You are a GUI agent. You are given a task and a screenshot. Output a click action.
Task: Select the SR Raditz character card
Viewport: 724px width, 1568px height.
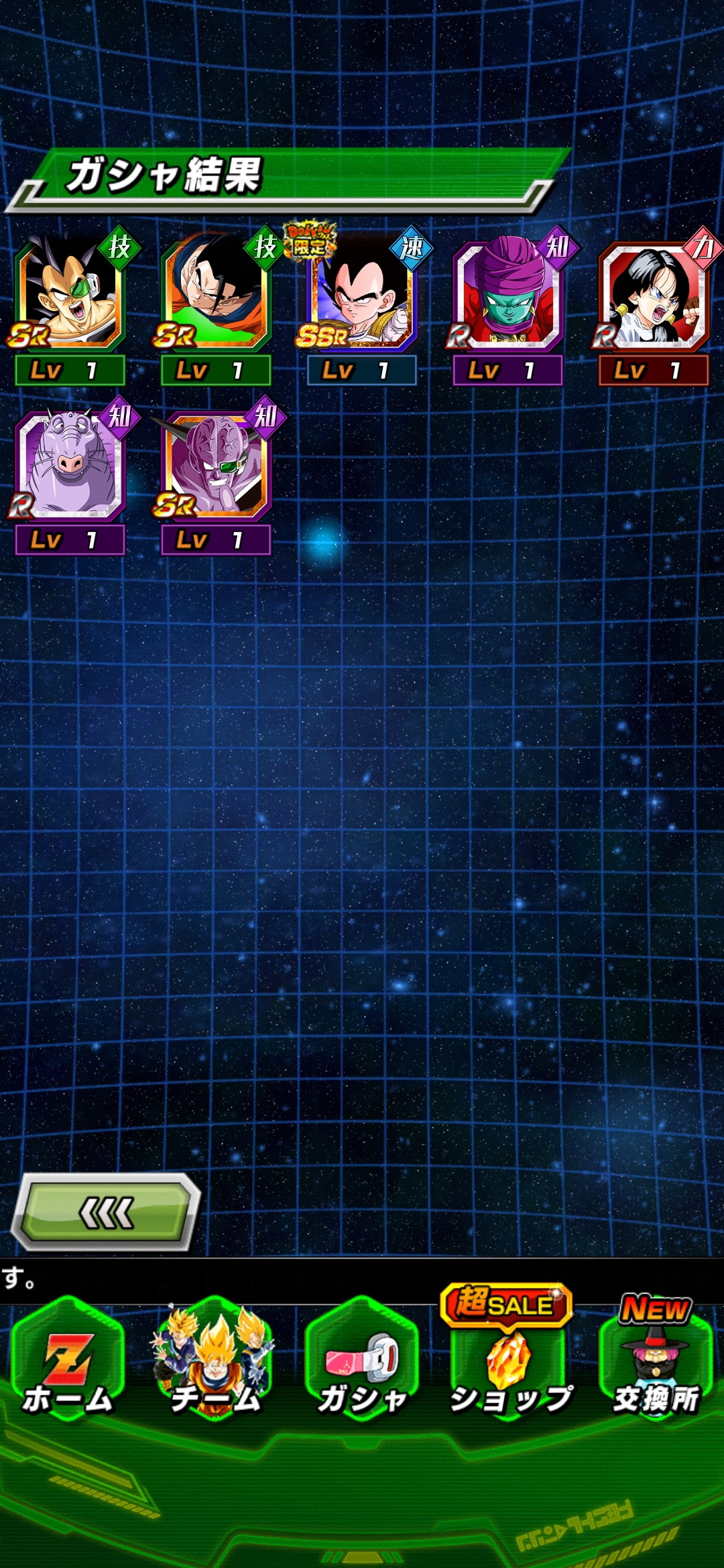[70, 295]
